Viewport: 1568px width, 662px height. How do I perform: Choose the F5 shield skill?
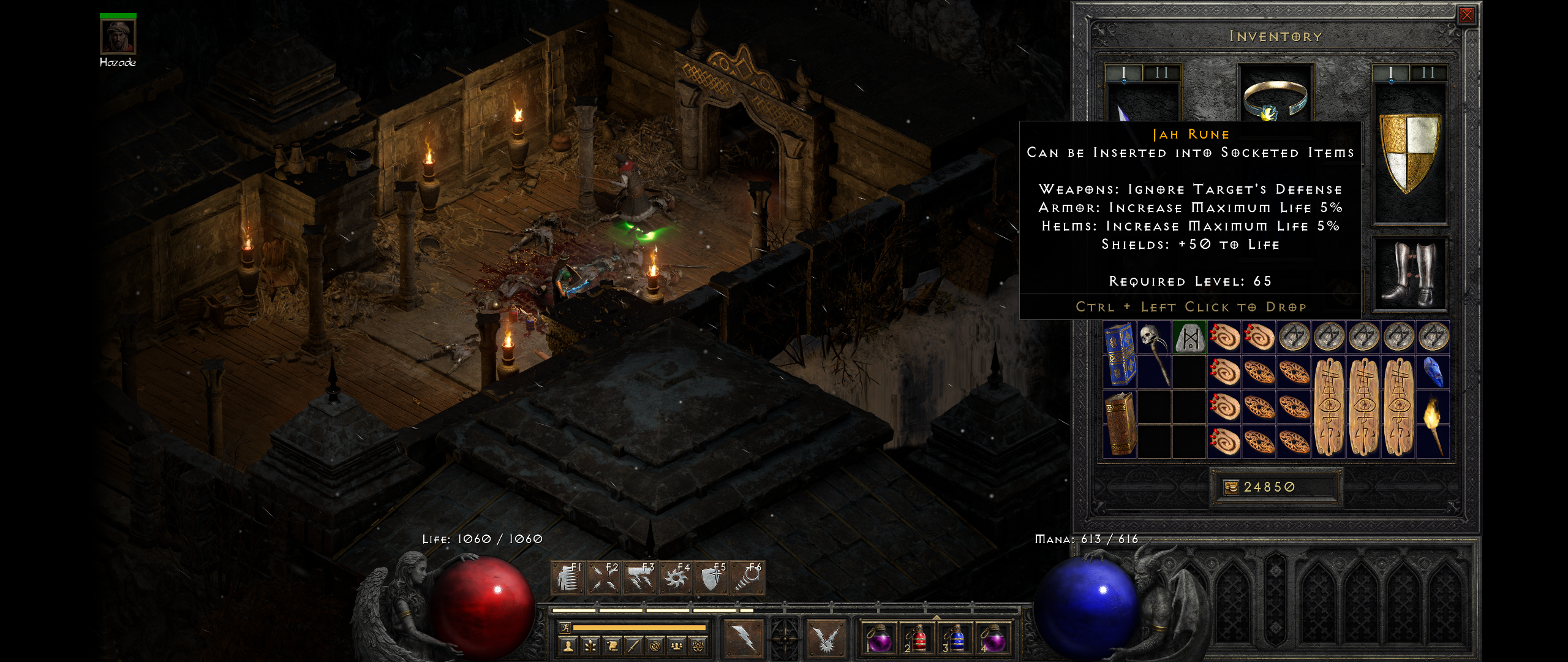[711, 578]
